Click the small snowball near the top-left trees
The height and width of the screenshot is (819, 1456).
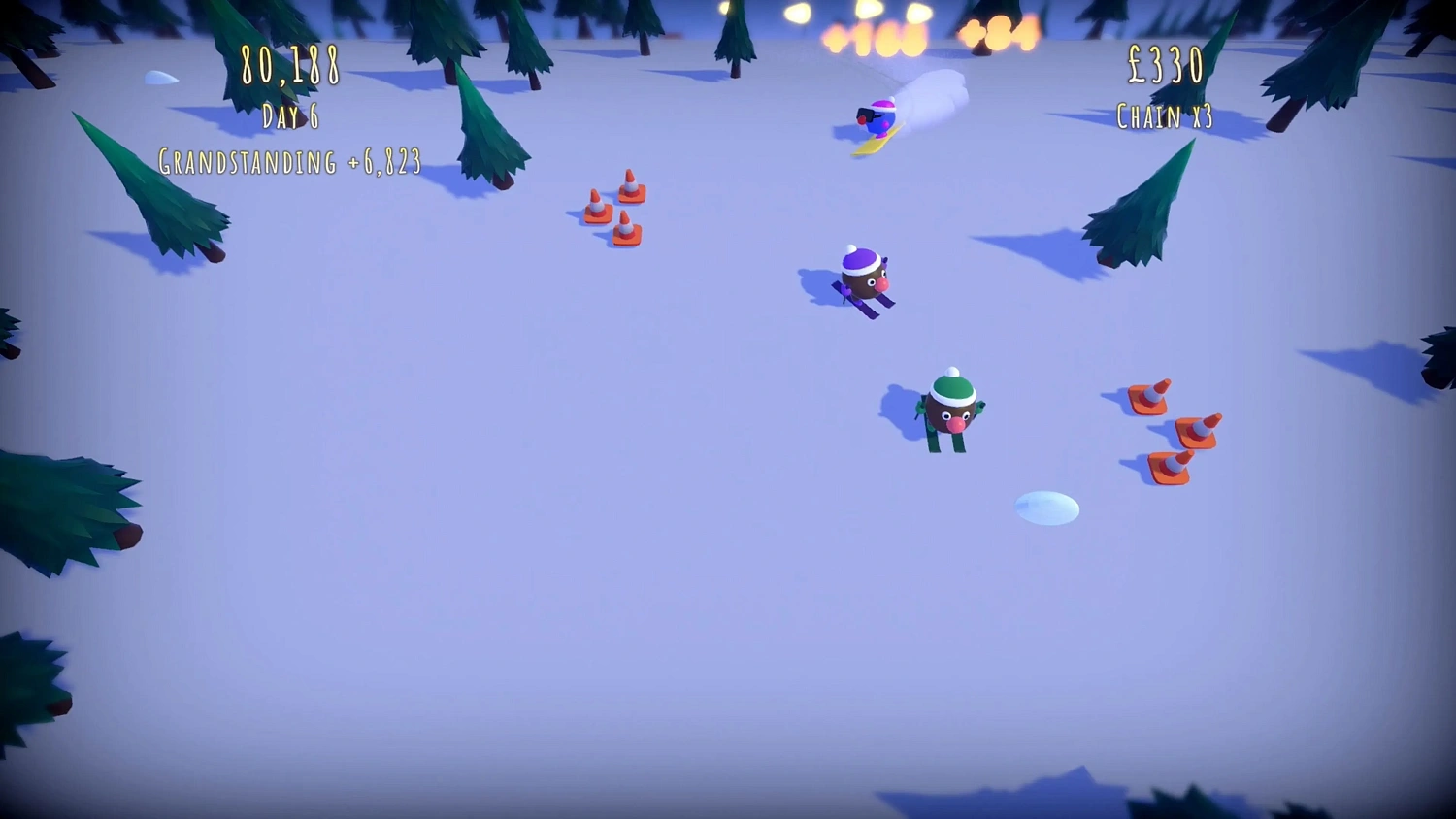click(163, 76)
